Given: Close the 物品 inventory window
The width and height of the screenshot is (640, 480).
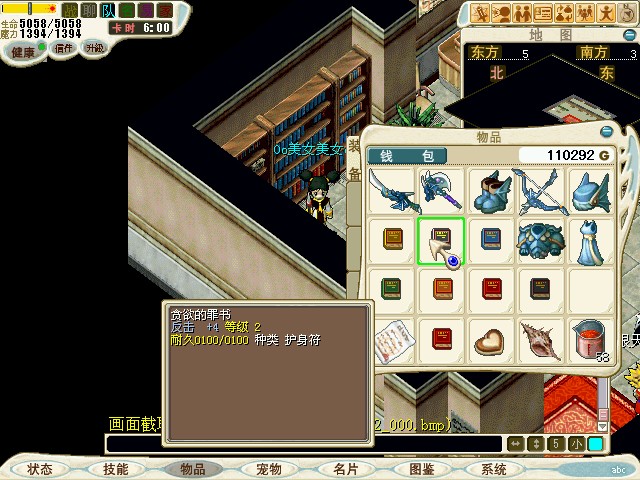Looking at the screenshot, I should [x=606, y=131].
